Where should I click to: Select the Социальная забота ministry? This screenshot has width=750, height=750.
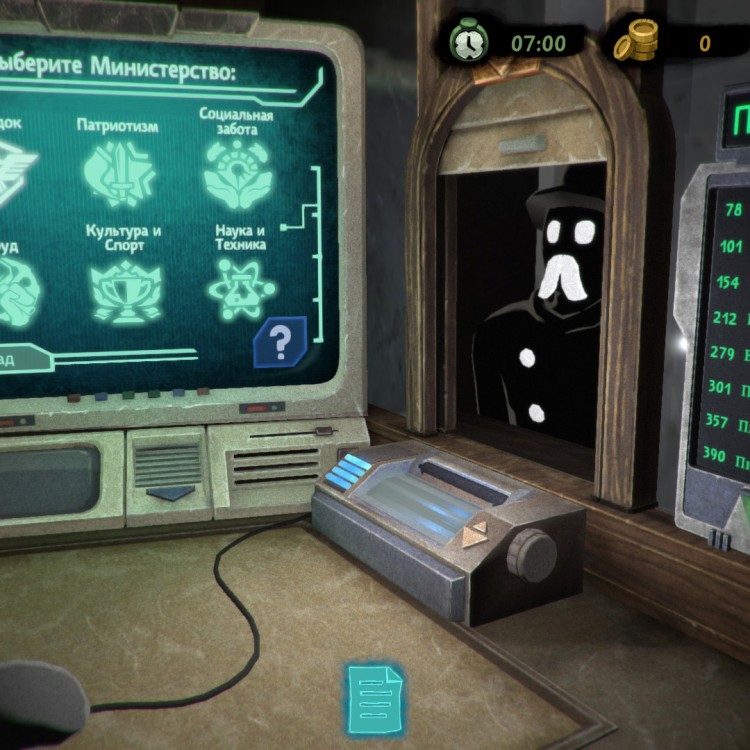(x=237, y=170)
